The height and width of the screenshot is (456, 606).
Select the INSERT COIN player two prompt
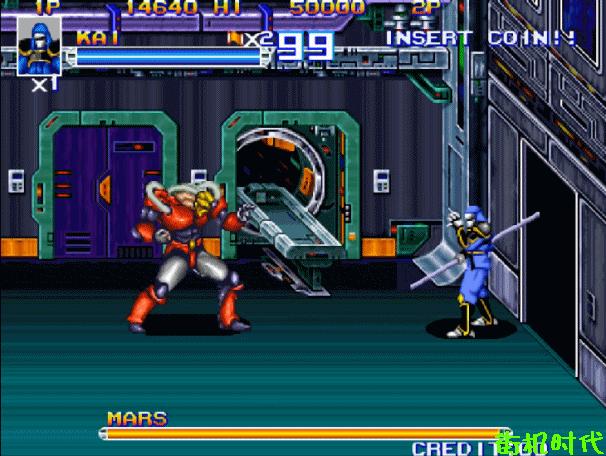point(480,38)
